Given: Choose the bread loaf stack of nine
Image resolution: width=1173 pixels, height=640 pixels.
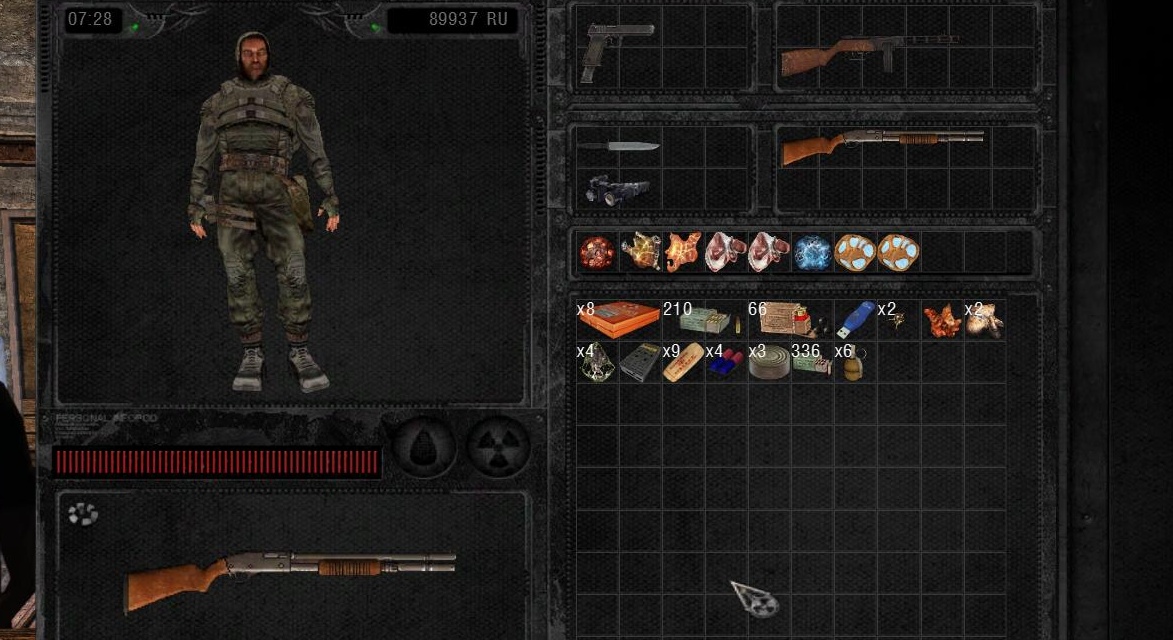Looking at the screenshot, I should (683, 363).
